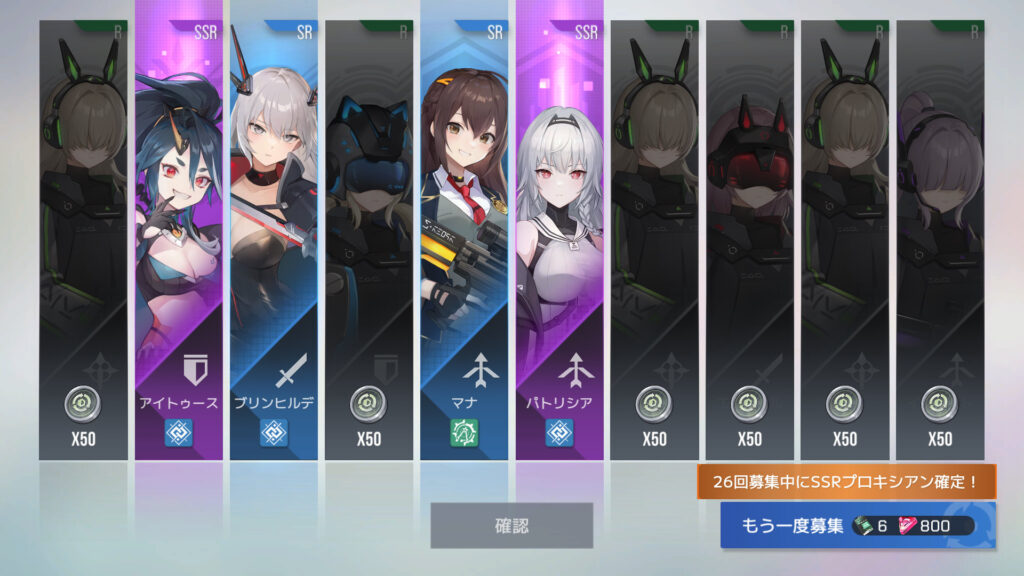This screenshot has height=576, width=1024.
Task: Recruit again with もう一度募集 button
Action: coord(857,525)
